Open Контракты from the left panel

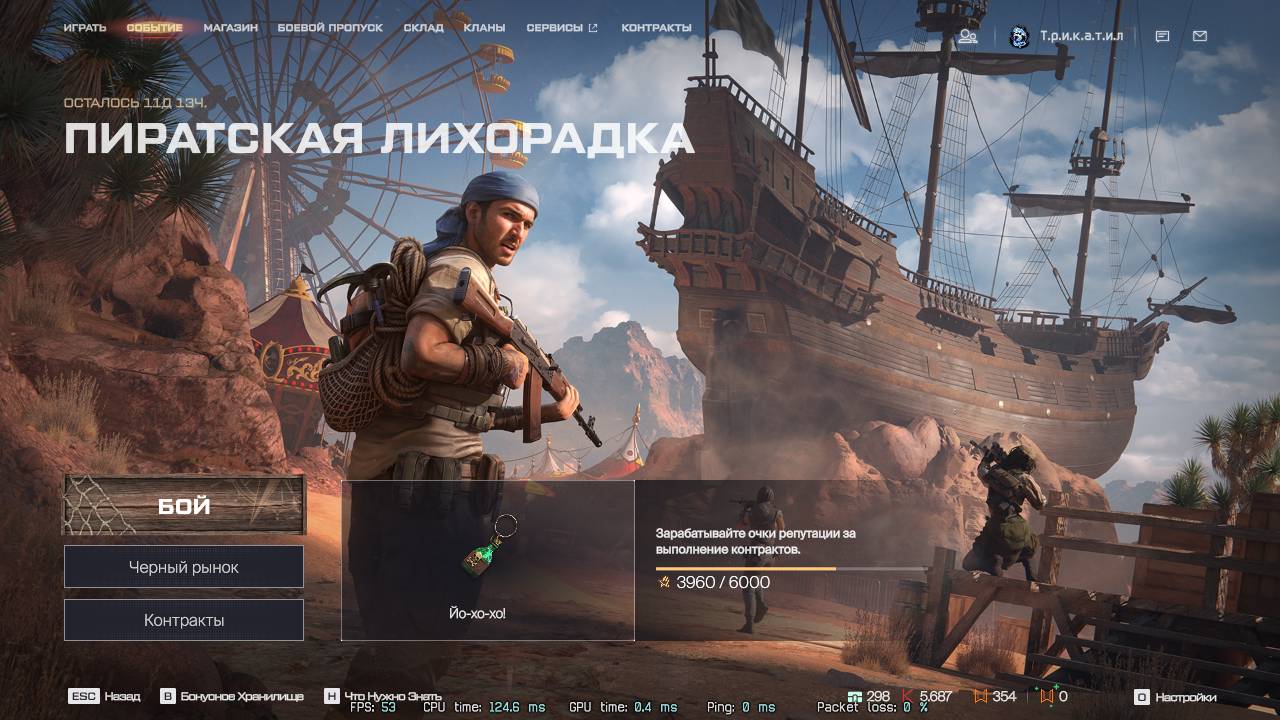tap(183, 619)
